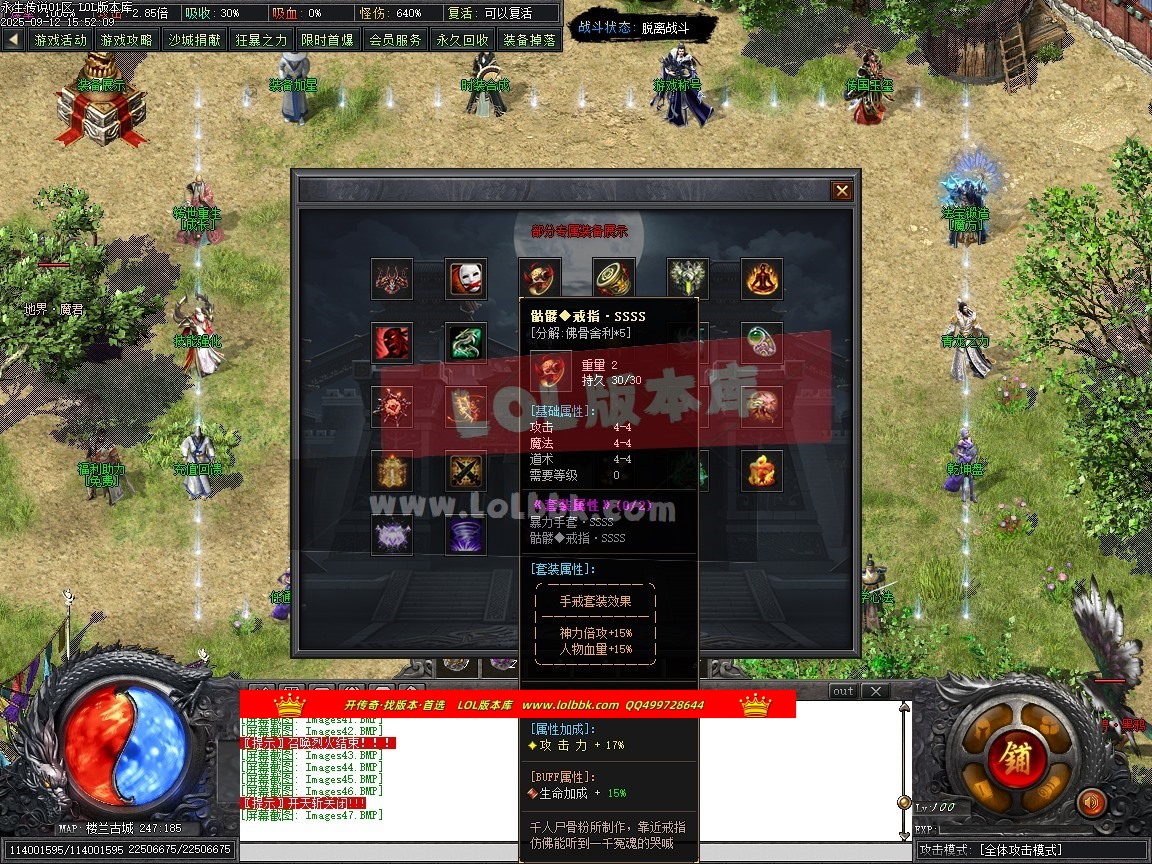Open the 游戏攻略 guide menu
1152x864 pixels.
[x=127, y=40]
